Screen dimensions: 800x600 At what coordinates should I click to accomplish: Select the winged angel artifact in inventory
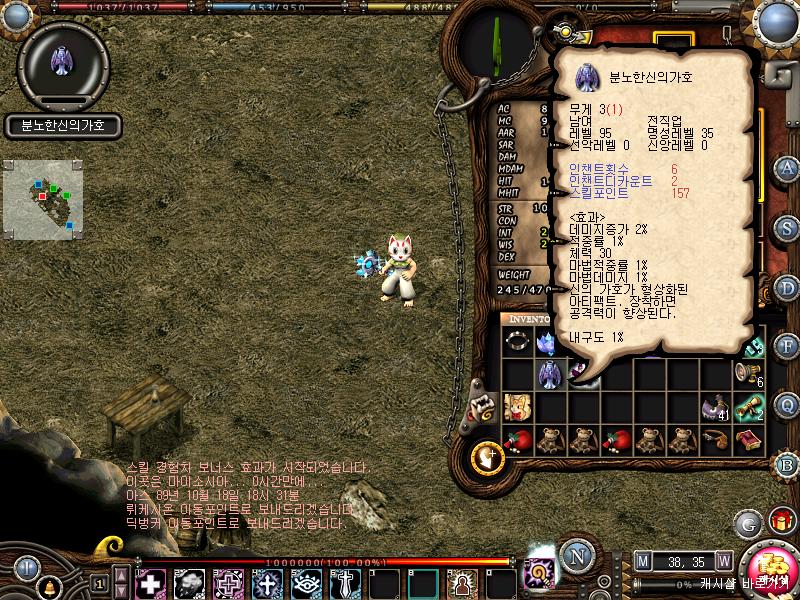[x=549, y=374]
